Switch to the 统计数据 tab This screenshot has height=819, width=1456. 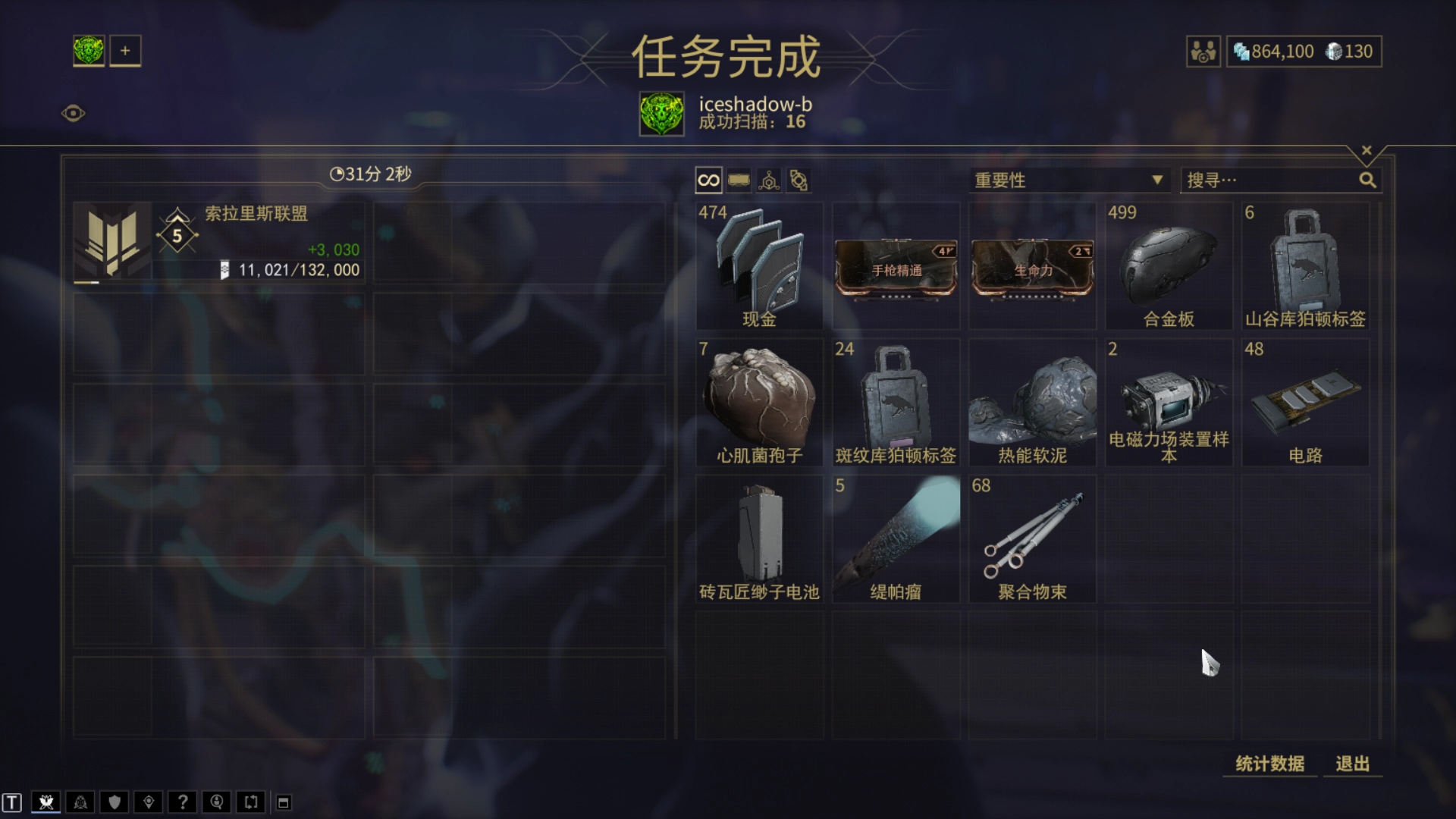coord(1269,764)
